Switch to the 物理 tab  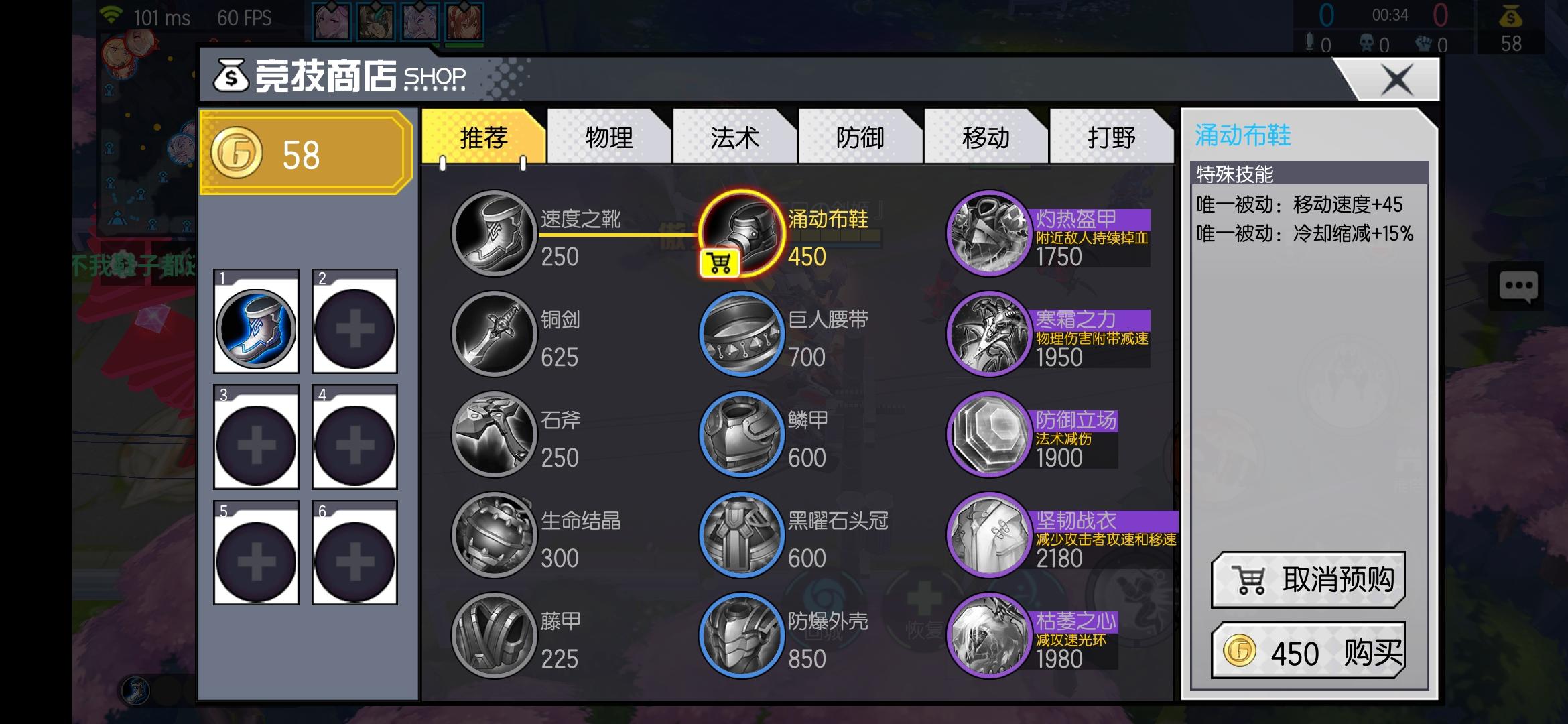click(608, 137)
